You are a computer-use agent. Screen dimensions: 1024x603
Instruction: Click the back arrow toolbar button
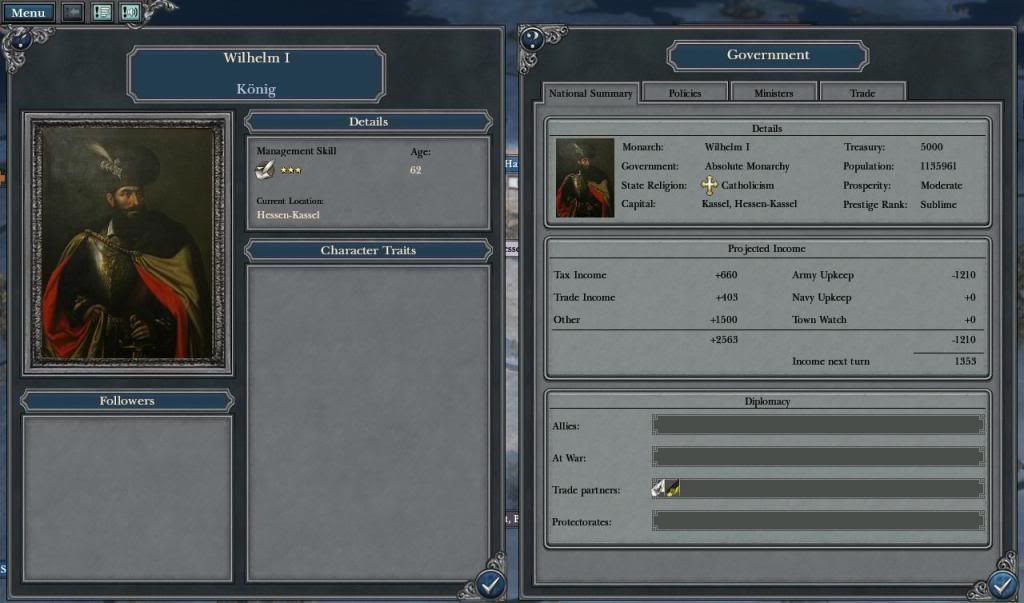[x=73, y=13]
